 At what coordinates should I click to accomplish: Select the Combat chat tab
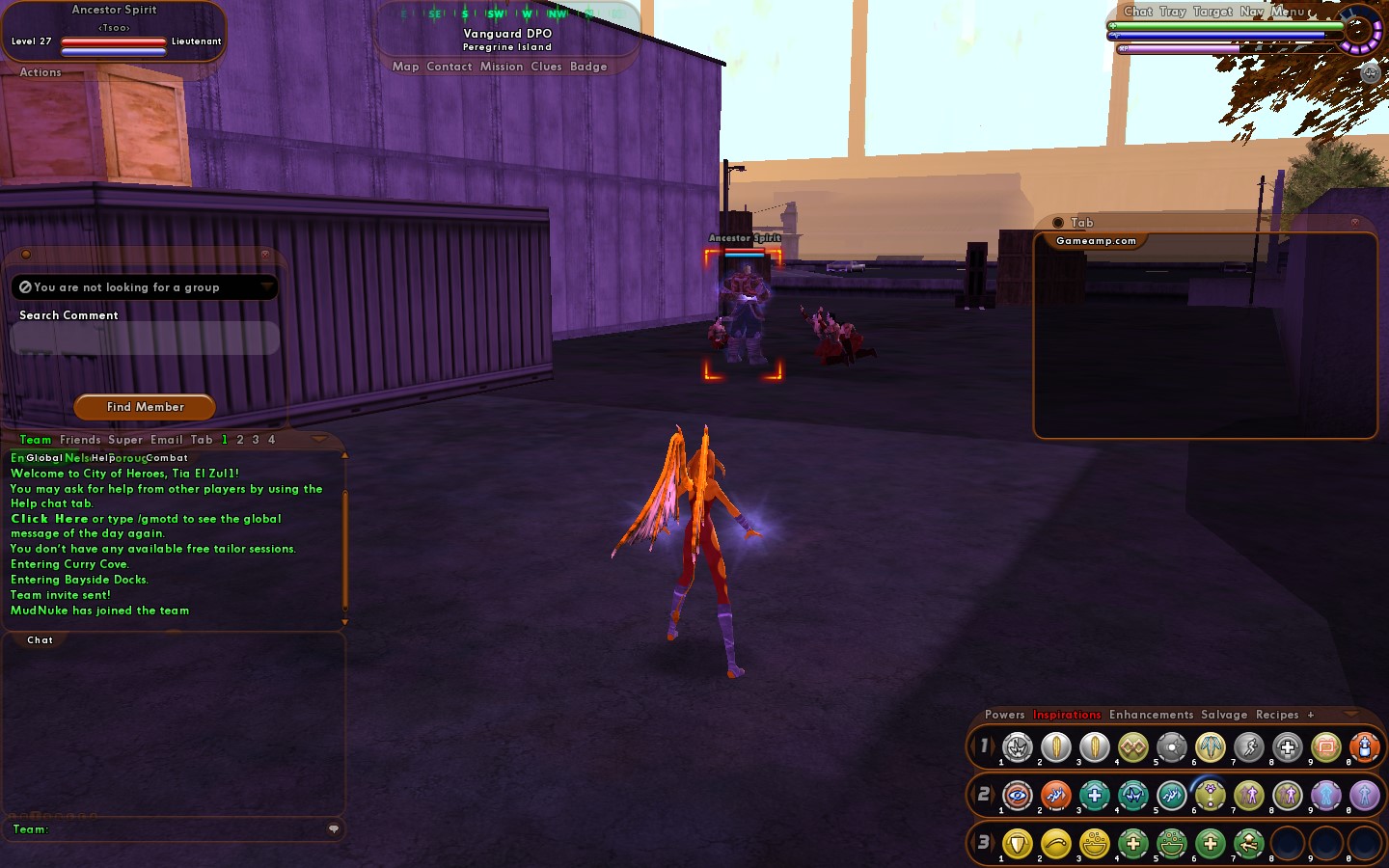[167, 458]
